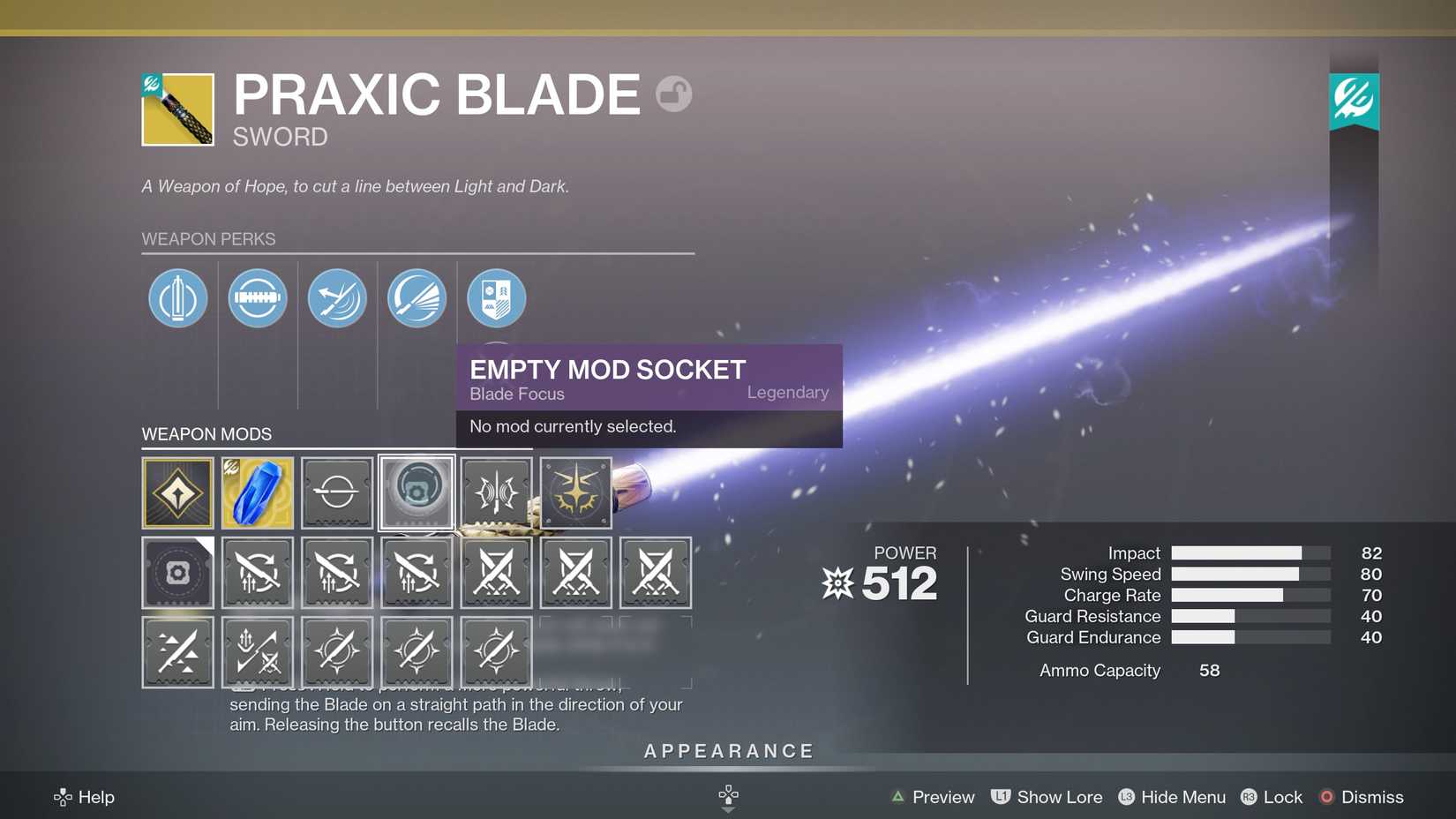The height and width of the screenshot is (819, 1456).
Task: Expand the Appearance section
Action: coord(727,751)
